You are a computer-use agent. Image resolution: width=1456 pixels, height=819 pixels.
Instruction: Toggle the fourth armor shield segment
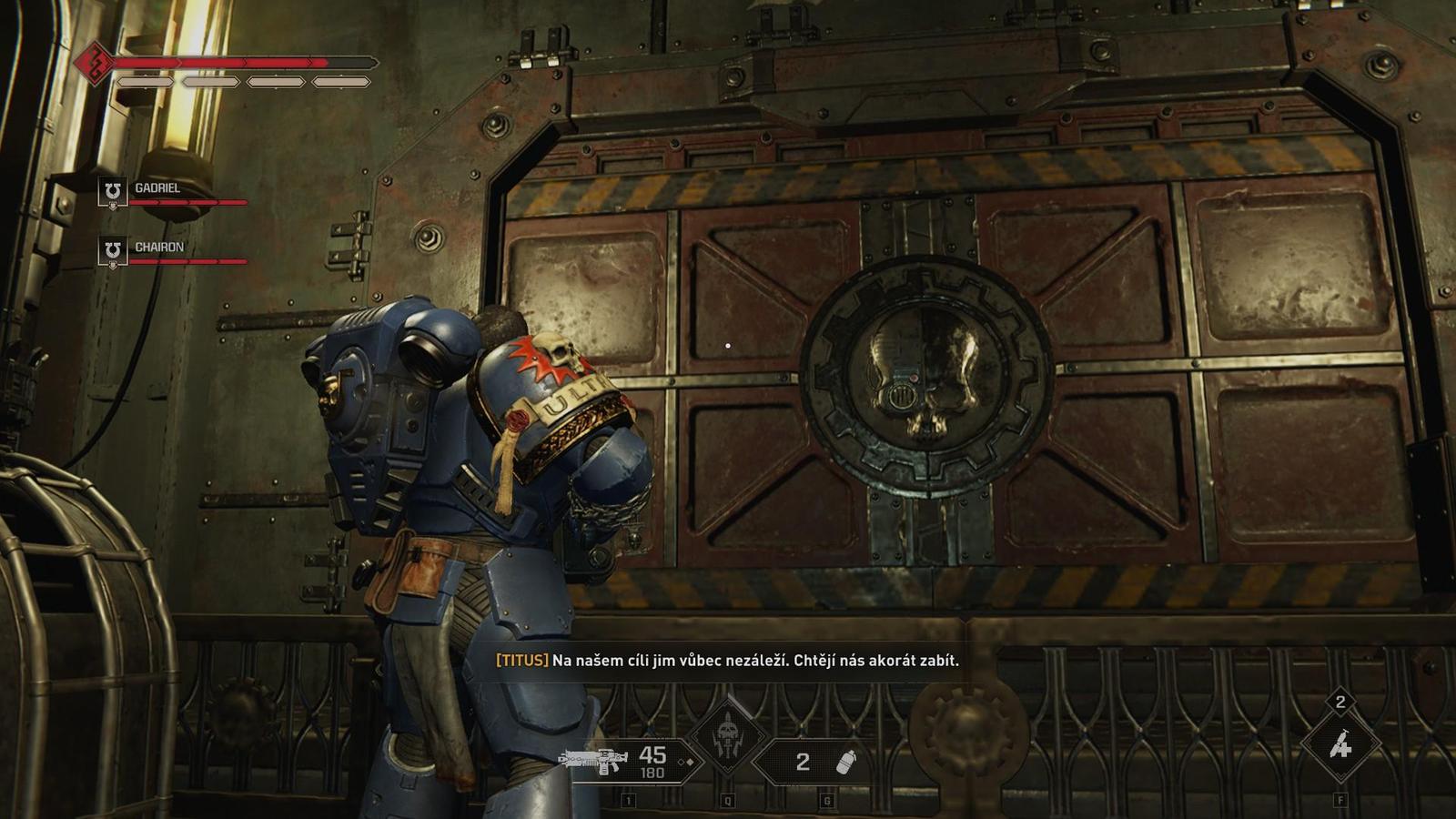click(x=341, y=83)
